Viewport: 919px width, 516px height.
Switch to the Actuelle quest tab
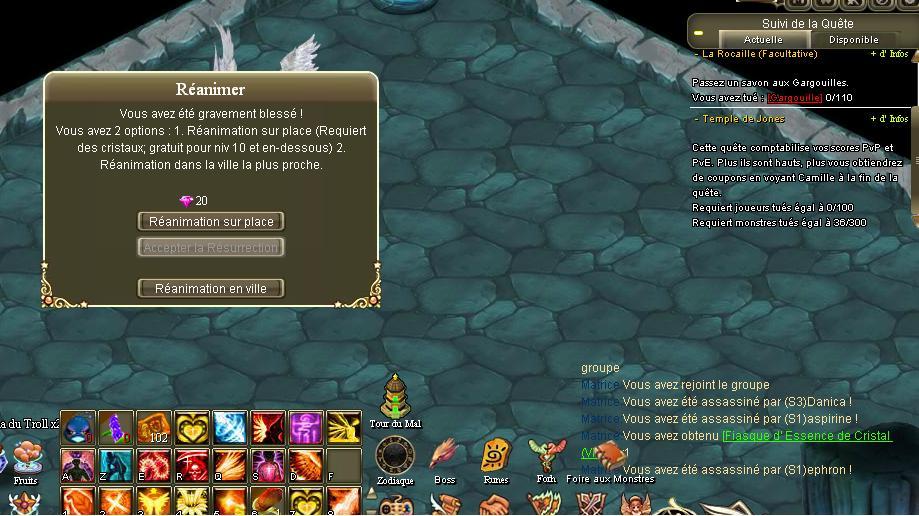pos(763,39)
